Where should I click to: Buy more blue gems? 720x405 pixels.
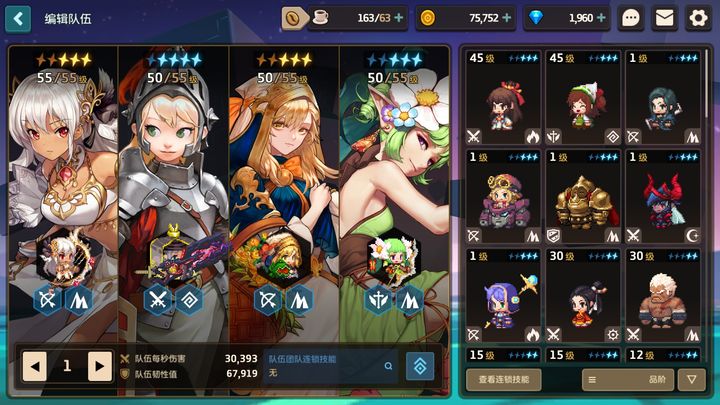click(602, 18)
